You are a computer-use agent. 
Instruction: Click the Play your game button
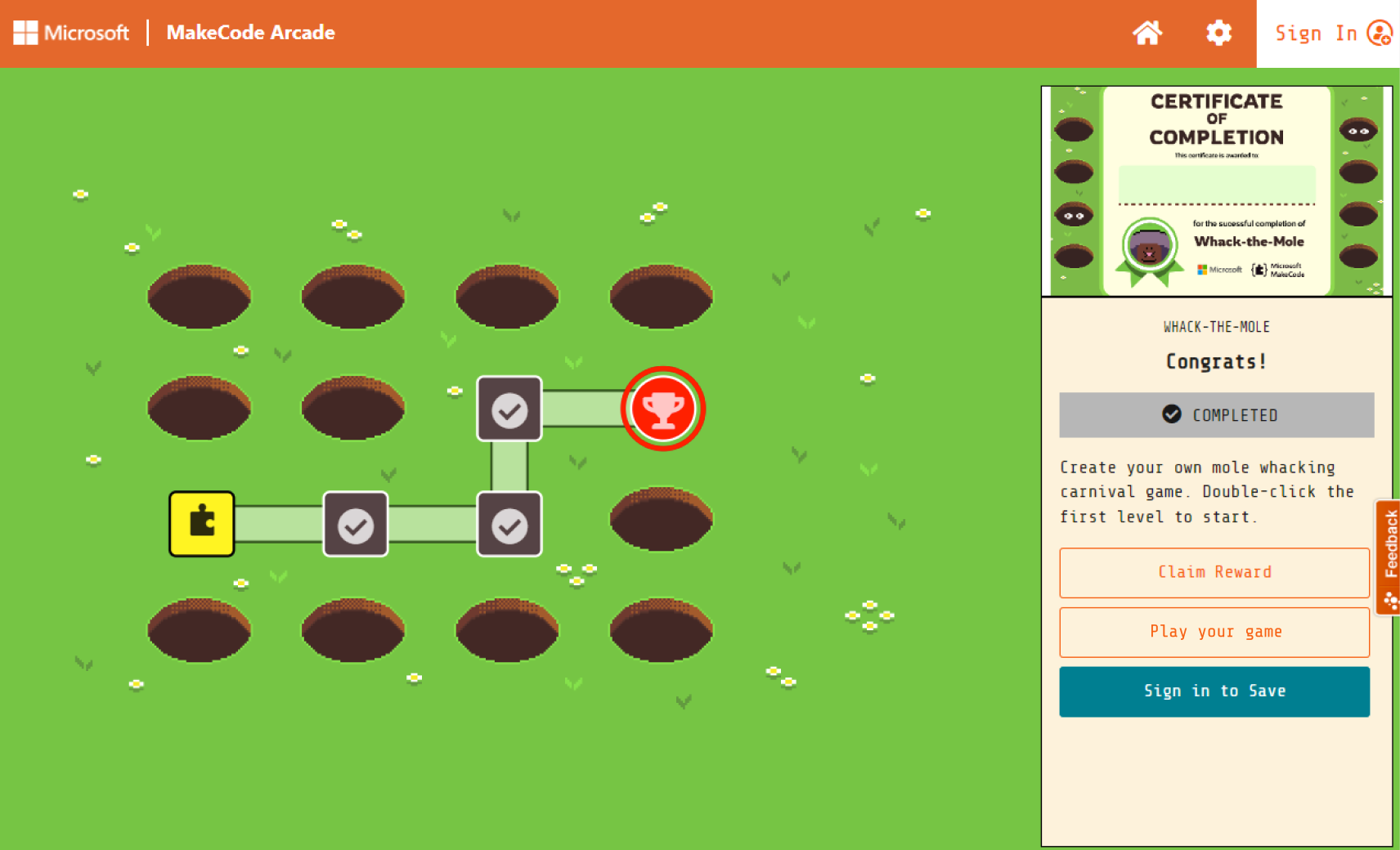coord(1214,632)
